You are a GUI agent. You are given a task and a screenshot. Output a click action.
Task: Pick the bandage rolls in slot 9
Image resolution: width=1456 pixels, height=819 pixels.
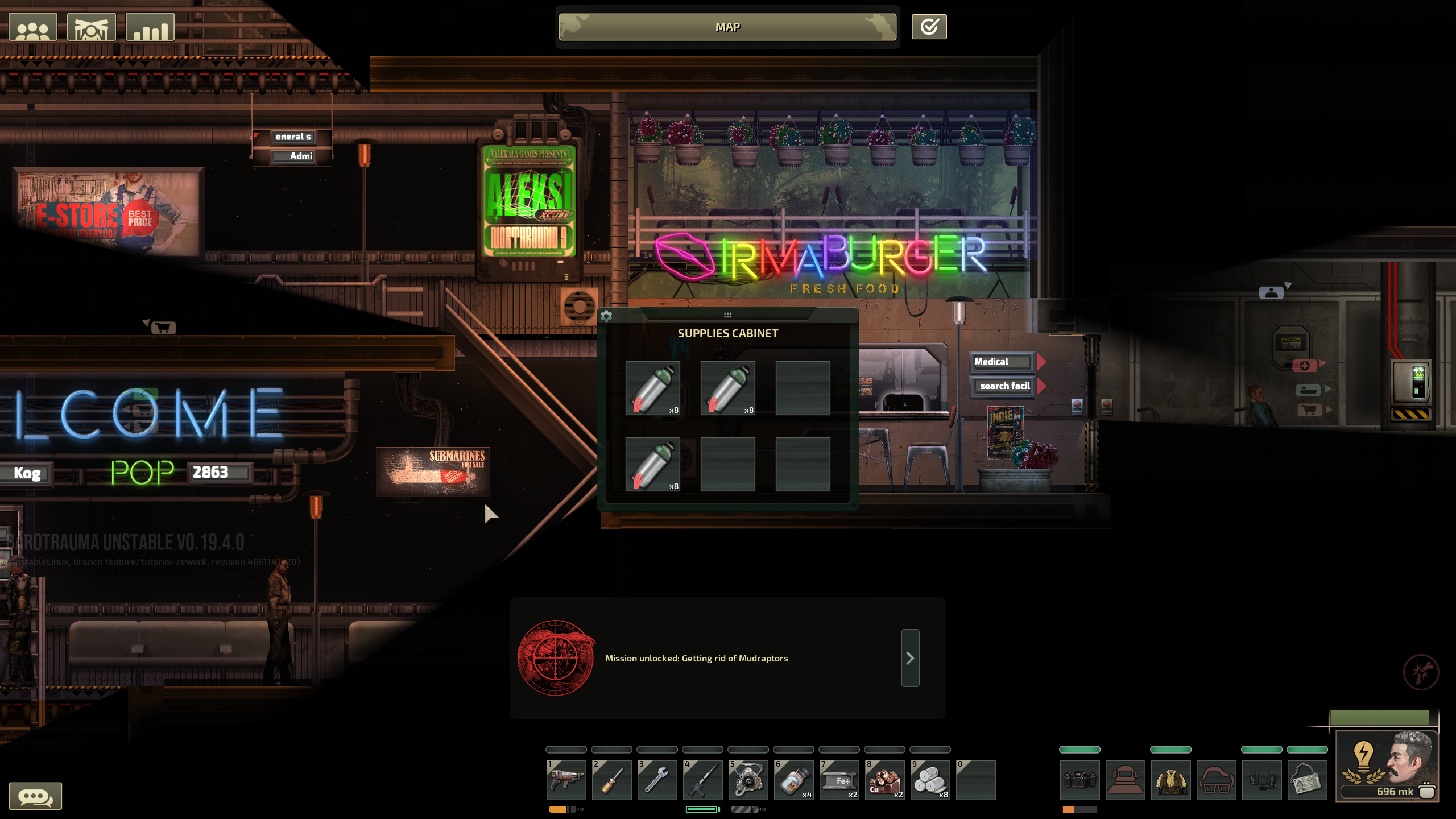click(x=930, y=780)
